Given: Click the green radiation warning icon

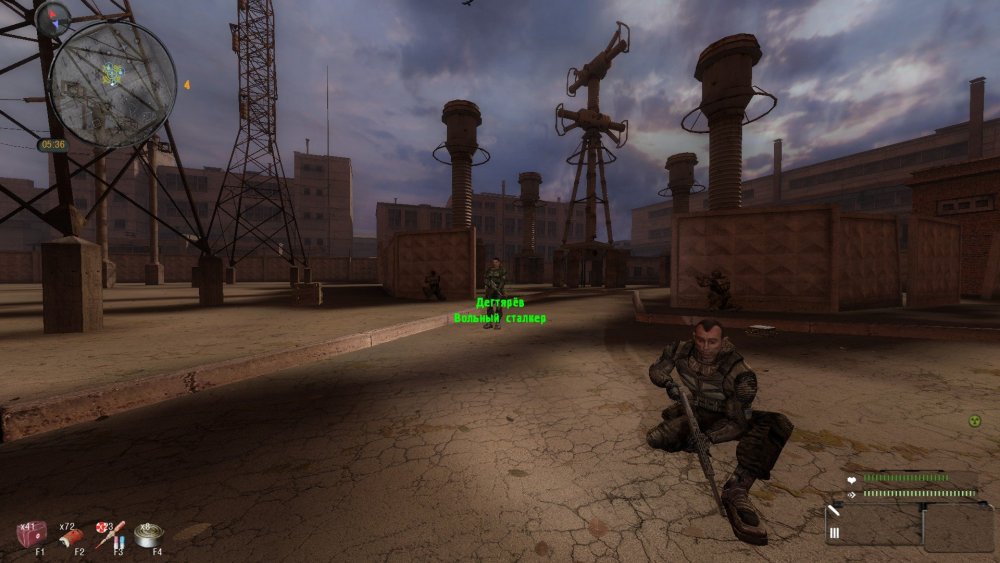Looking at the screenshot, I should [975, 421].
